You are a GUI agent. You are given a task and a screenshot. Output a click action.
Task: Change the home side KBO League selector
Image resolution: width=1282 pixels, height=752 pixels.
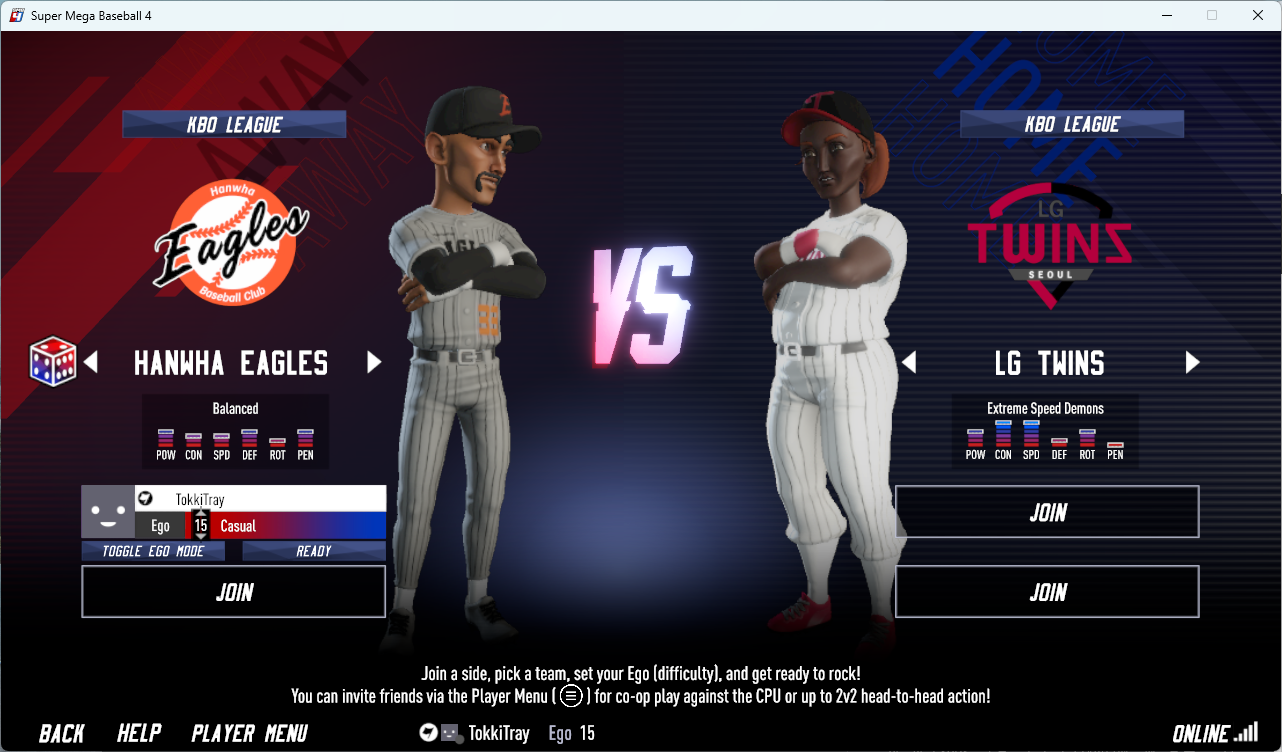(1072, 125)
